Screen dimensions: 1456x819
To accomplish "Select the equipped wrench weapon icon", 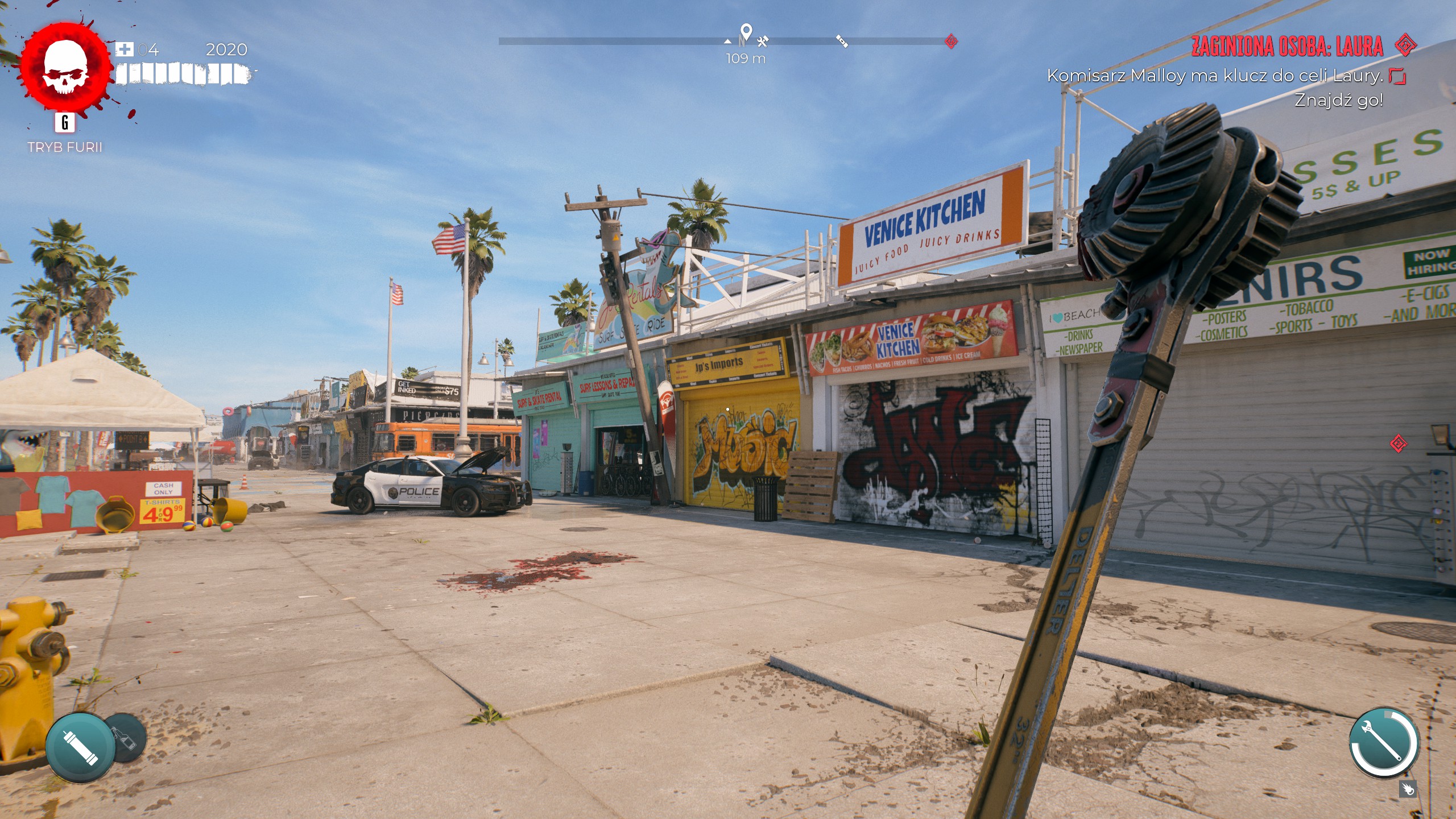I will point(1384,742).
